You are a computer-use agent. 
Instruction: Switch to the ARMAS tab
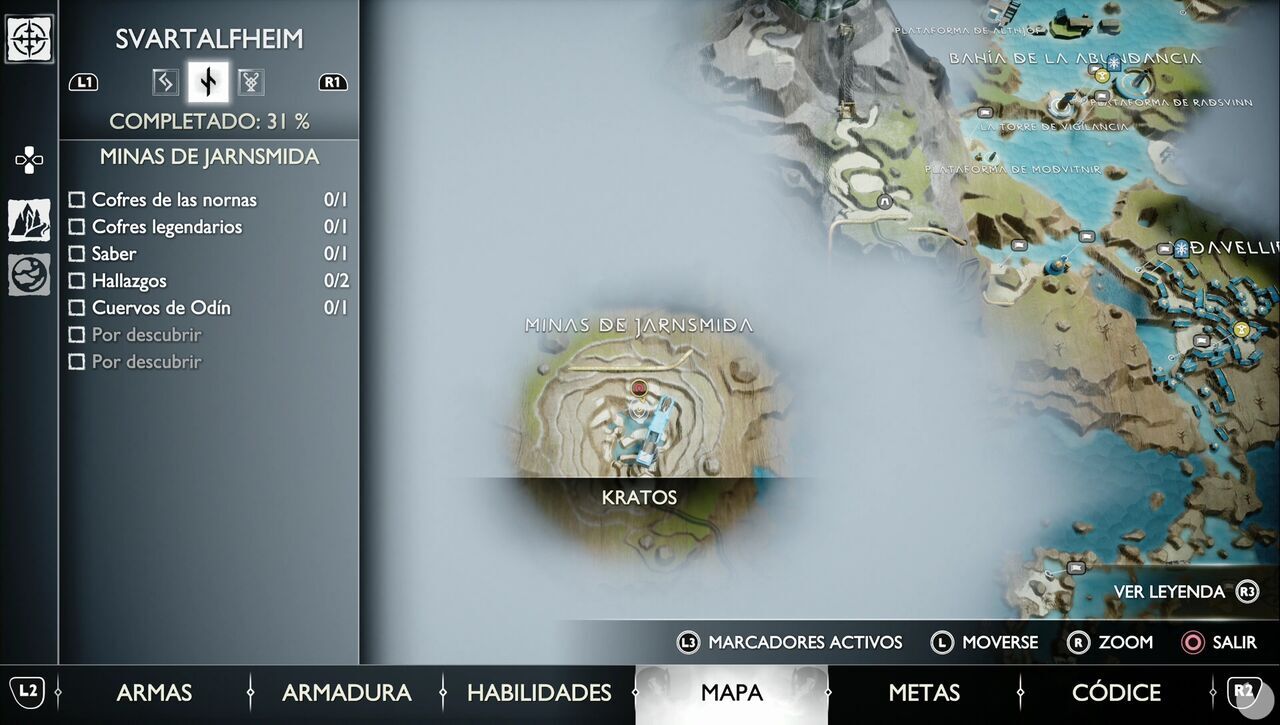[x=155, y=692]
